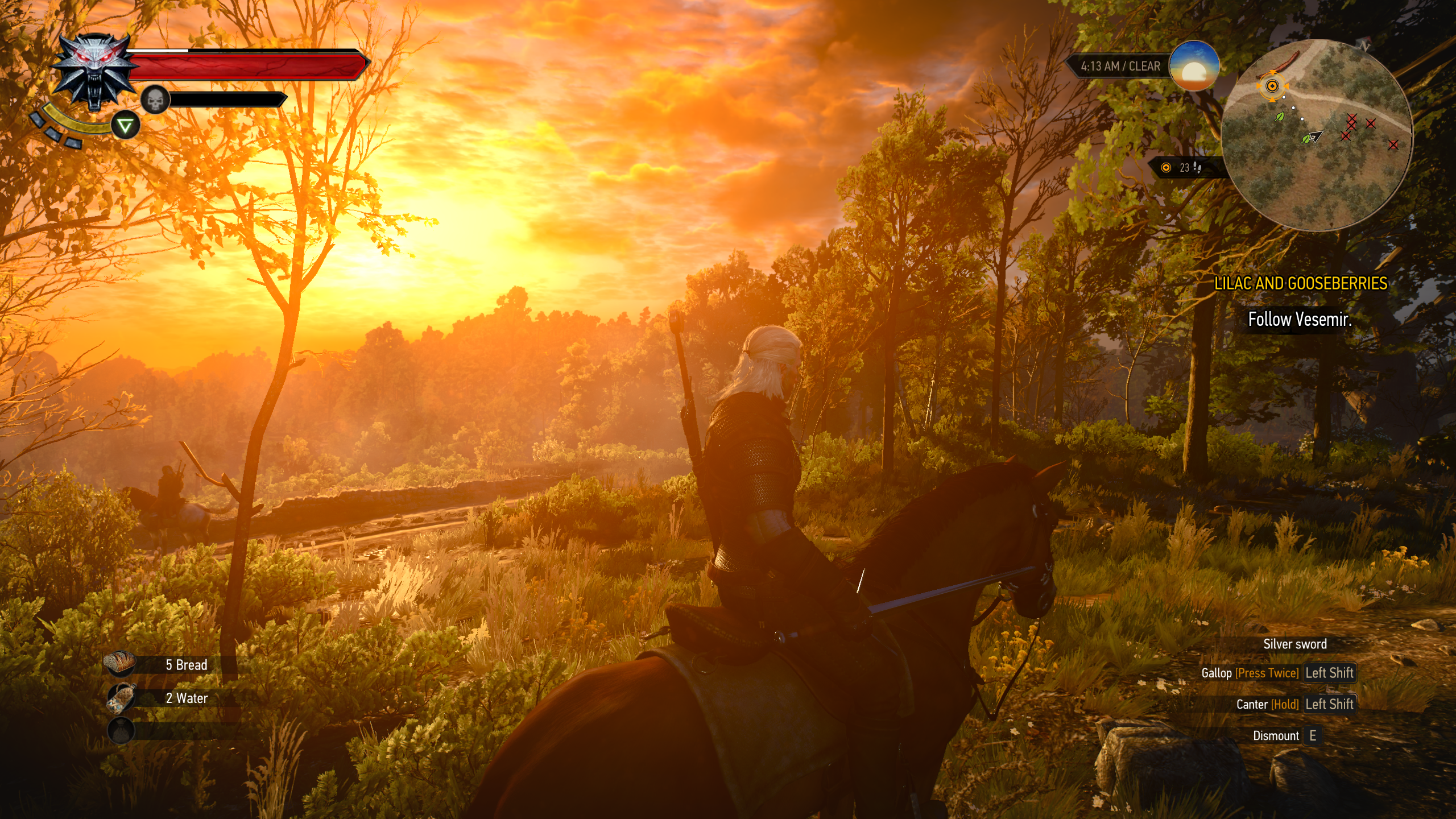1456x819 pixels.
Task: Click the skull toxicity icon
Action: coord(155,100)
